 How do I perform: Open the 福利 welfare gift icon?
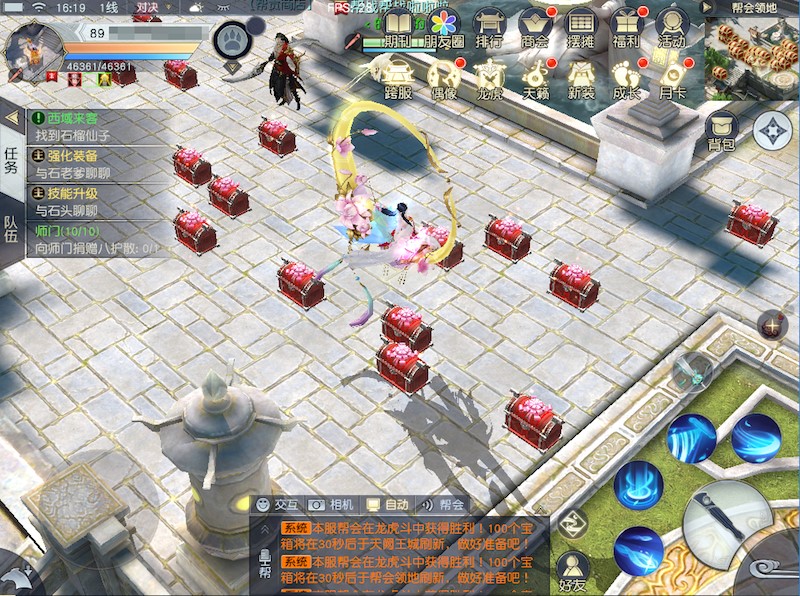[x=627, y=28]
